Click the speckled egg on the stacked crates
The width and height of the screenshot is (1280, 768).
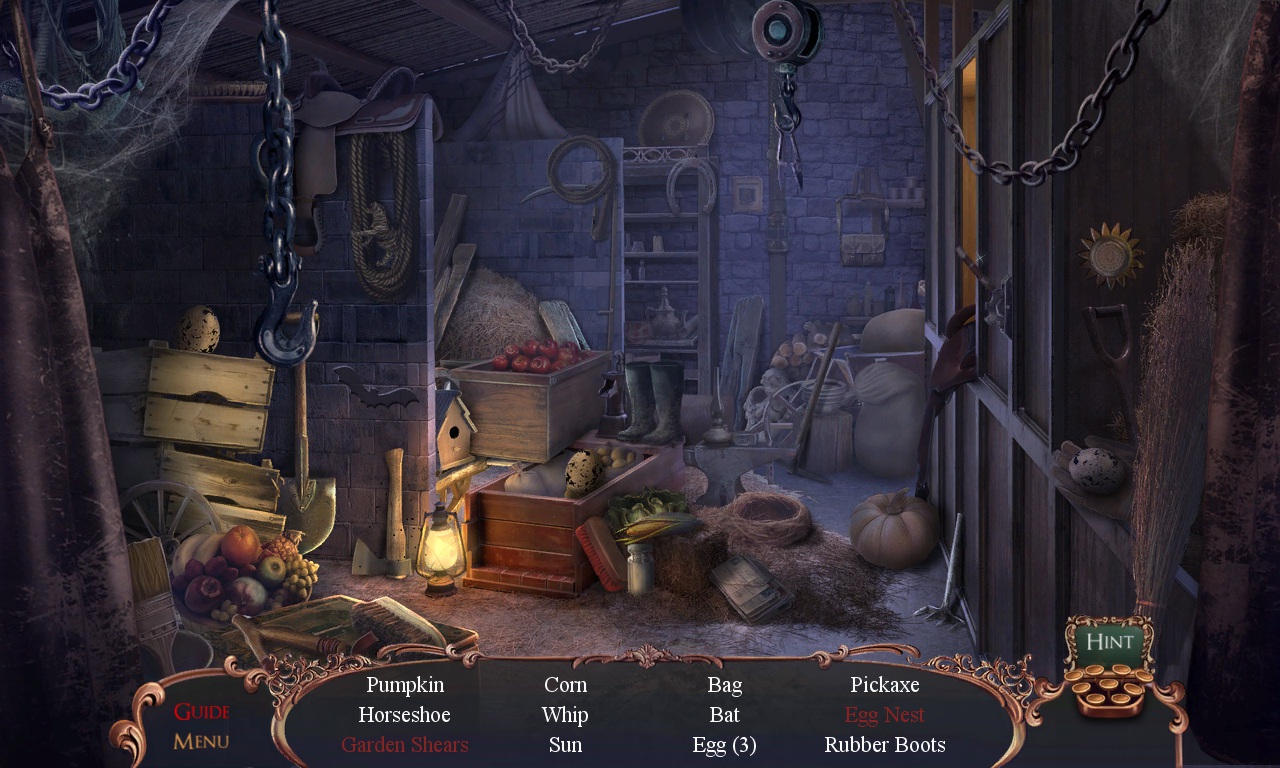tap(197, 328)
